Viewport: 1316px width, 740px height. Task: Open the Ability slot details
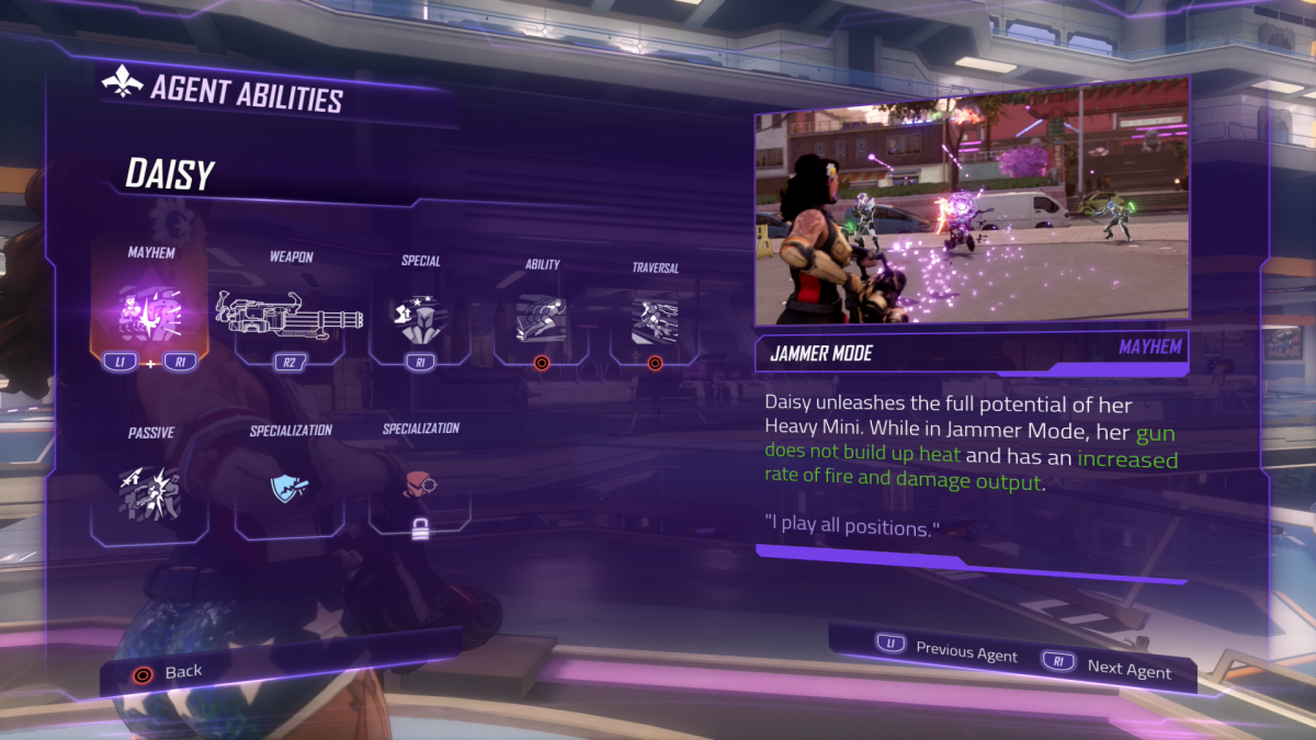(x=541, y=320)
